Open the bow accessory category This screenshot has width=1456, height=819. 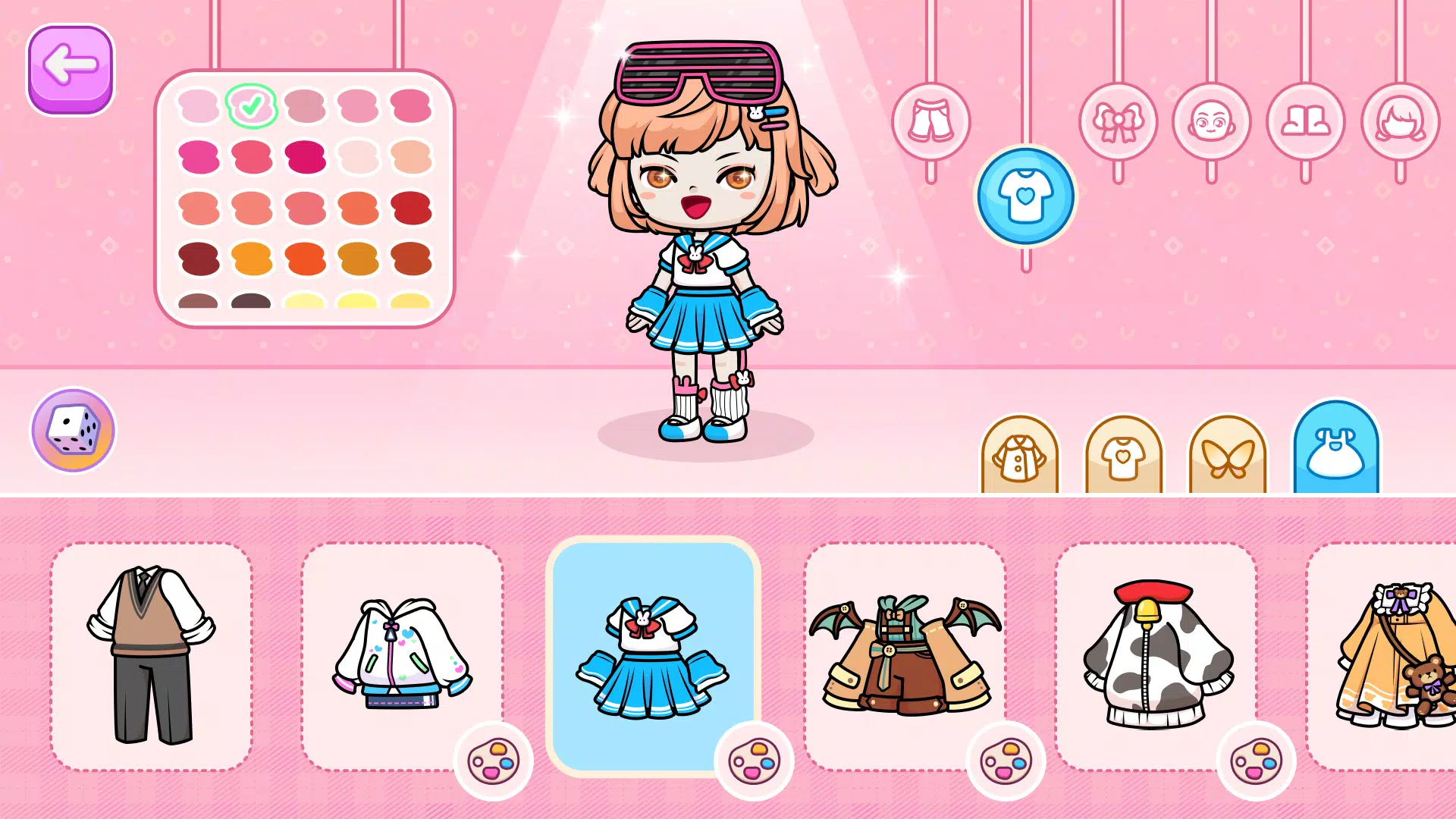coord(1118,121)
